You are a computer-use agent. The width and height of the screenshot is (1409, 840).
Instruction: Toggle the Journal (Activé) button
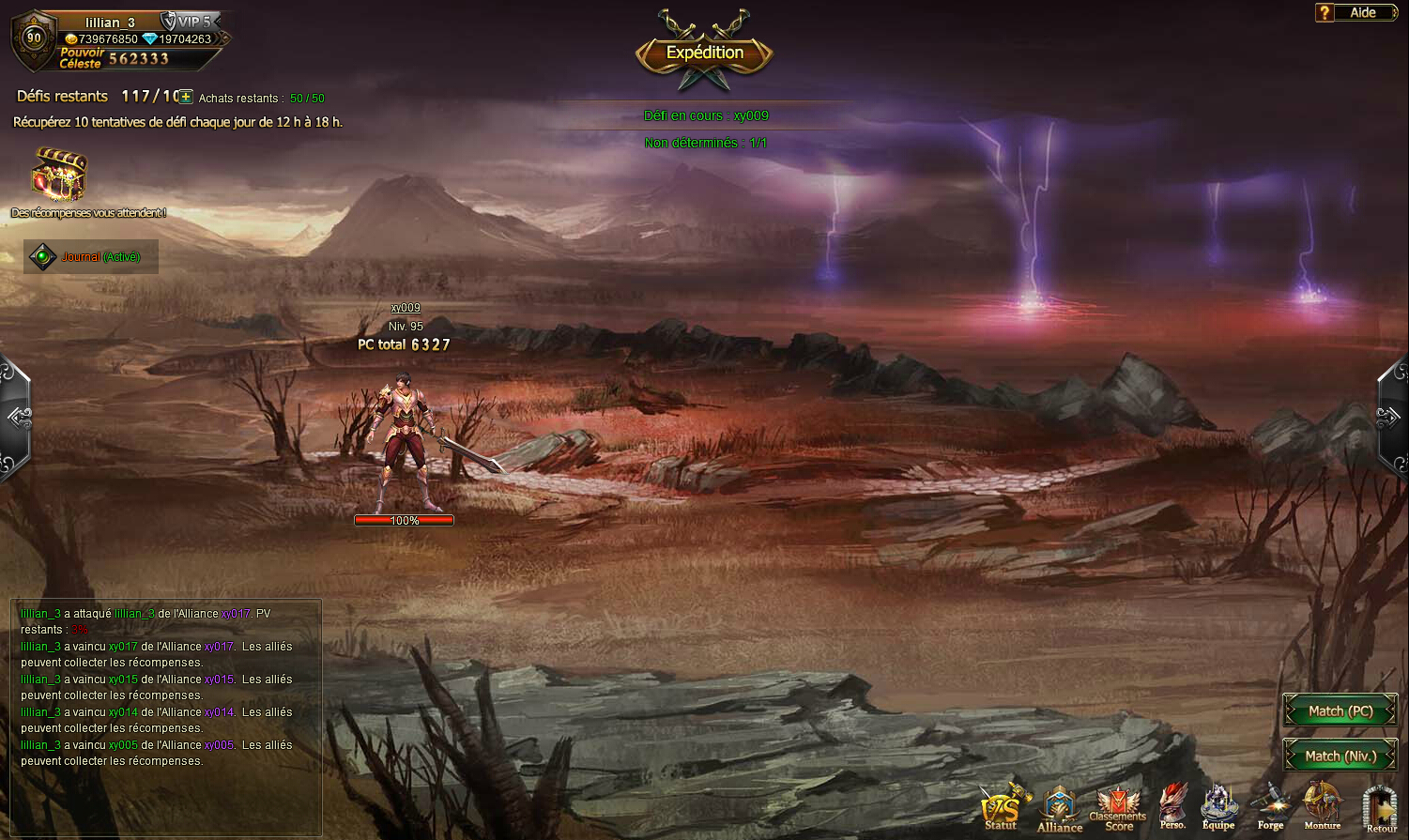[91, 256]
